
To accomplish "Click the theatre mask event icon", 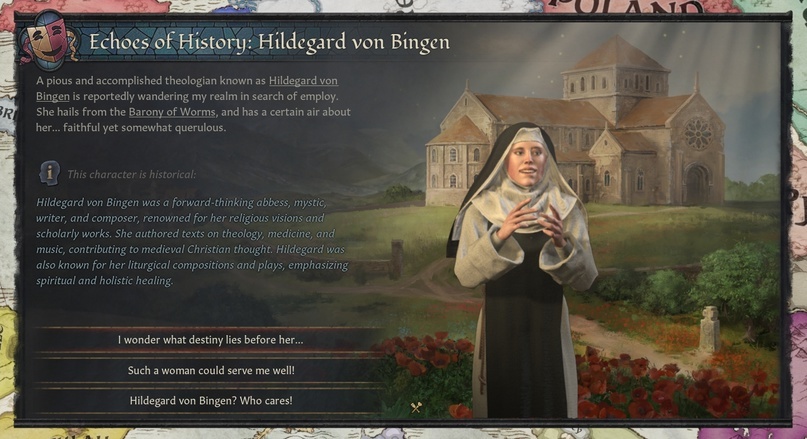I will click(x=50, y=41).
